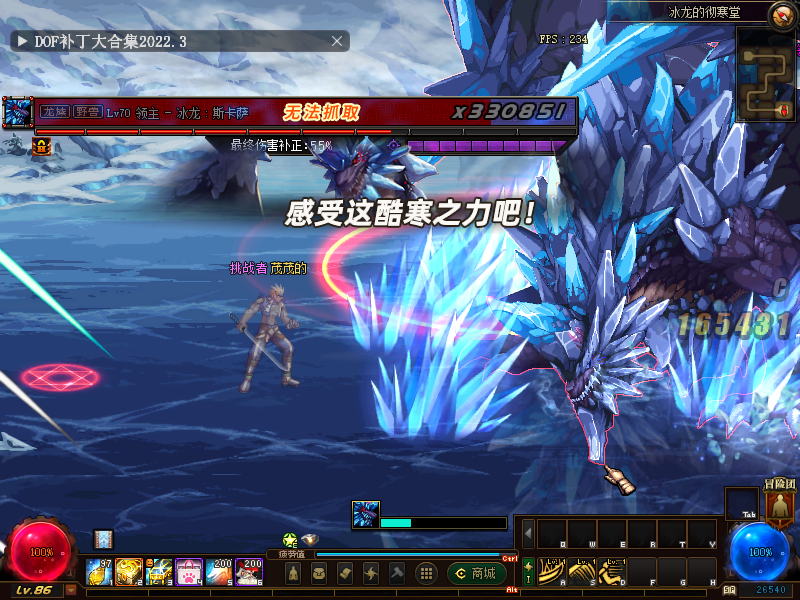The image size is (800, 600).
Task: Expand the DOF patch banner arrow
Action: [x=21, y=41]
